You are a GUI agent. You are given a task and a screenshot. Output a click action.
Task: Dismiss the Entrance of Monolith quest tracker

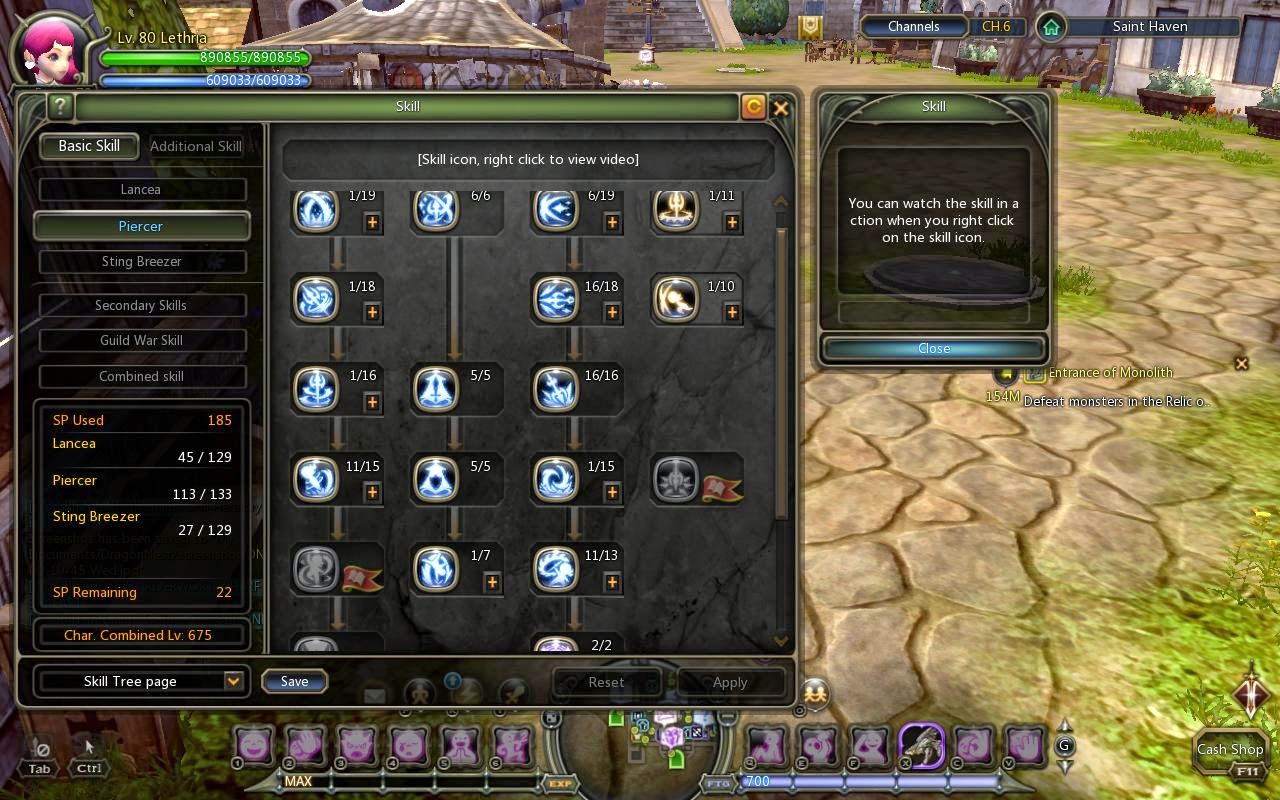point(1241,364)
